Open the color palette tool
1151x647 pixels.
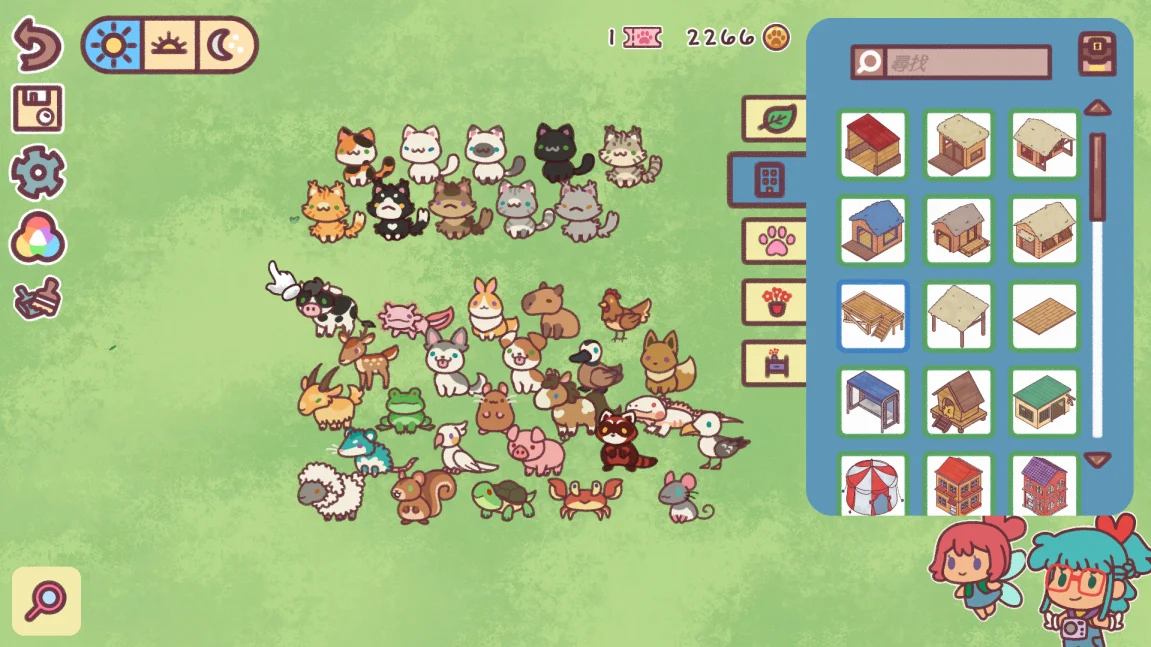click(x=37, y=239)
